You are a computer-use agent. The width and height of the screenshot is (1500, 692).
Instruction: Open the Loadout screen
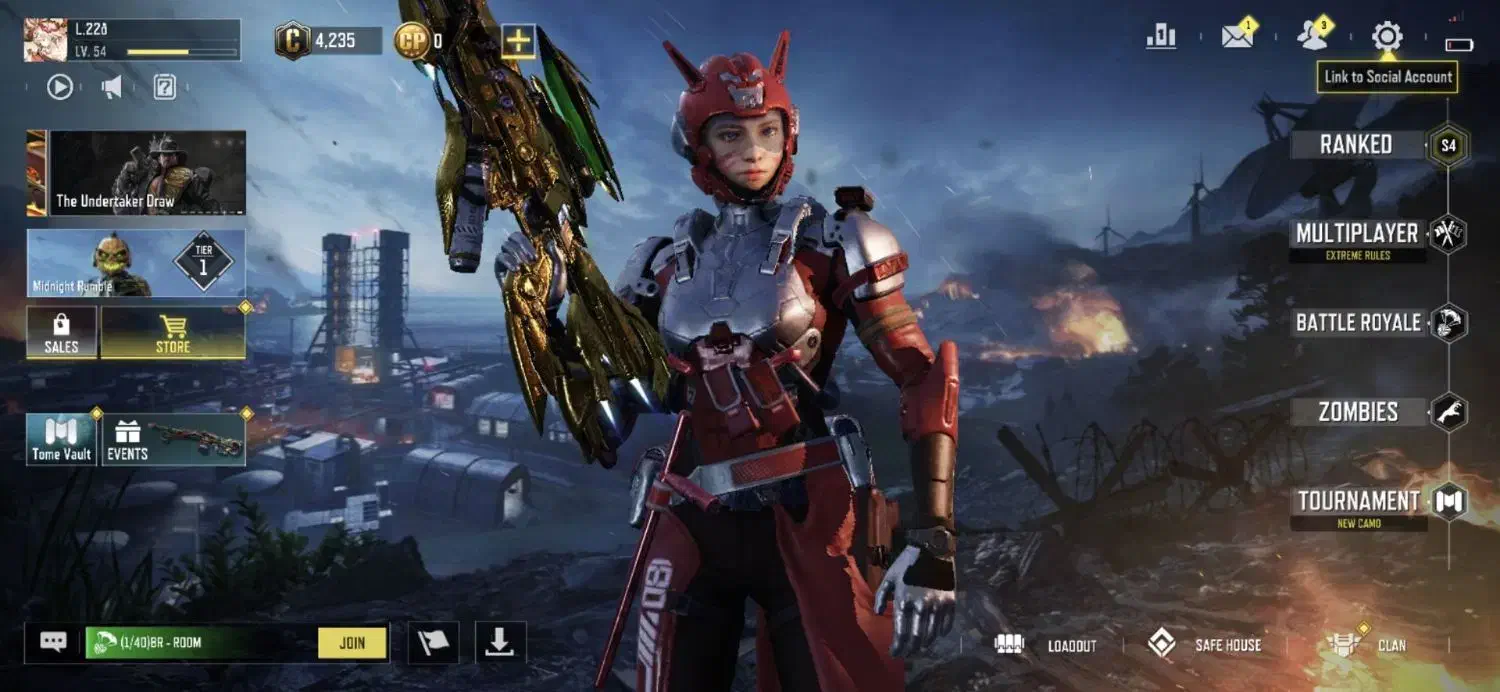click(x=1046, y=645)
